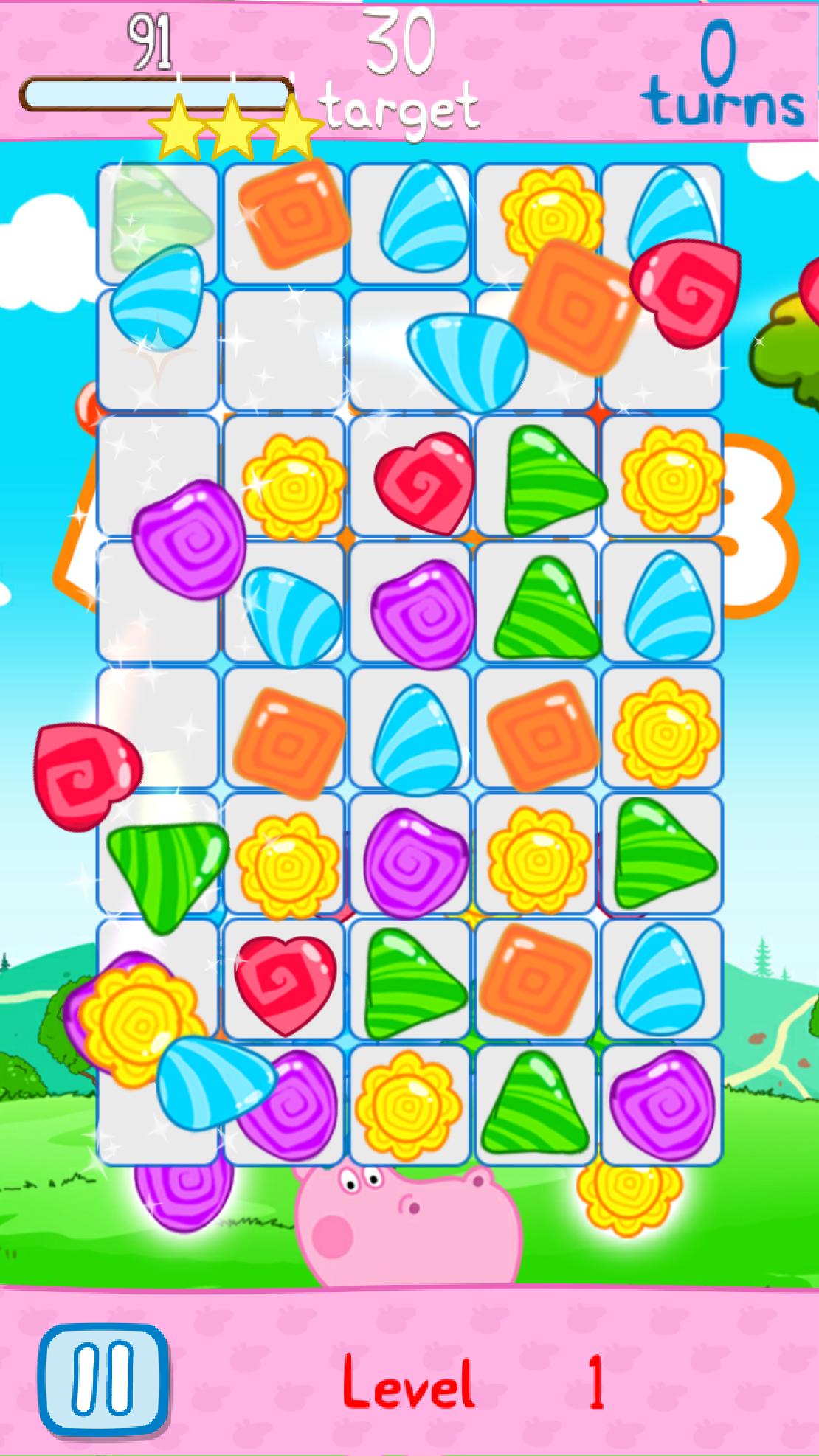Tap the yellow flower between purple swirl and green triangle
This screenshot has width=819, height=1456.
pos(408,1106)
